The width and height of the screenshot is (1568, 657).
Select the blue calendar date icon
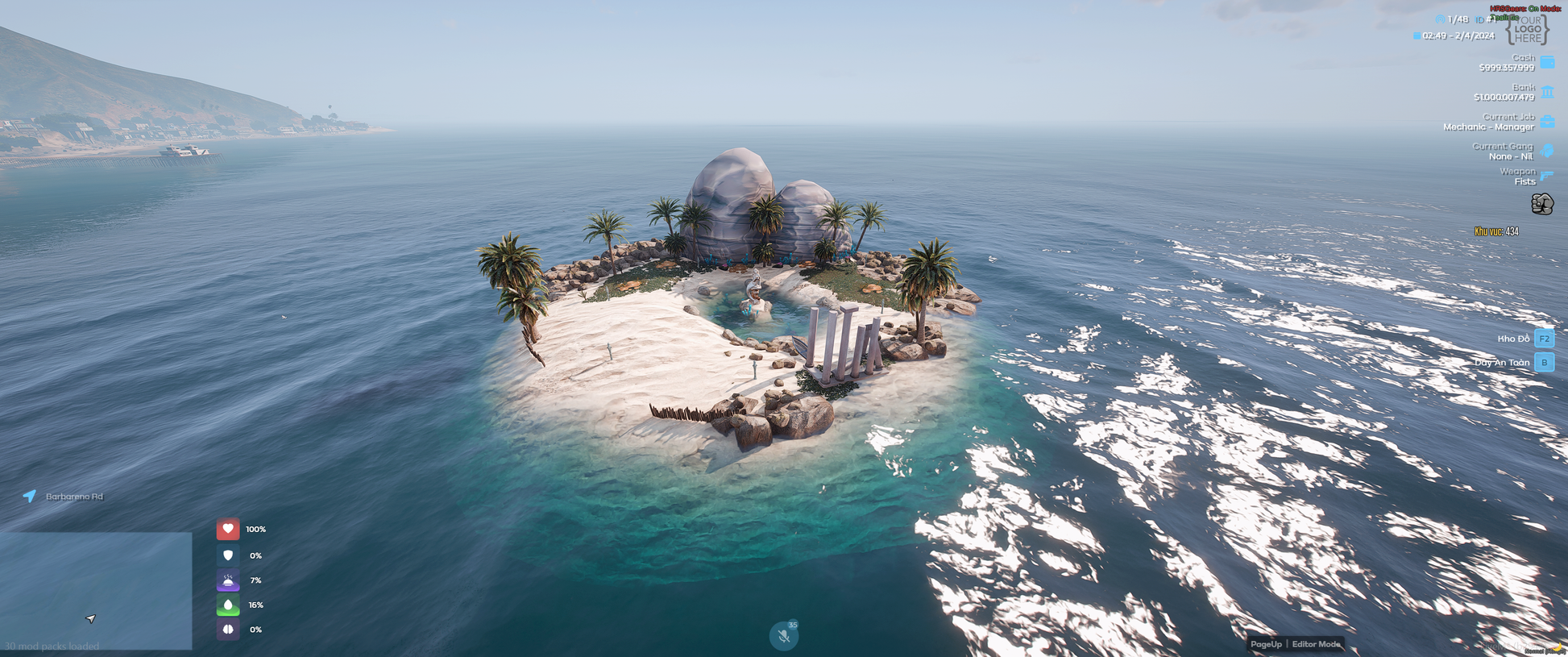click(1417, 35)
